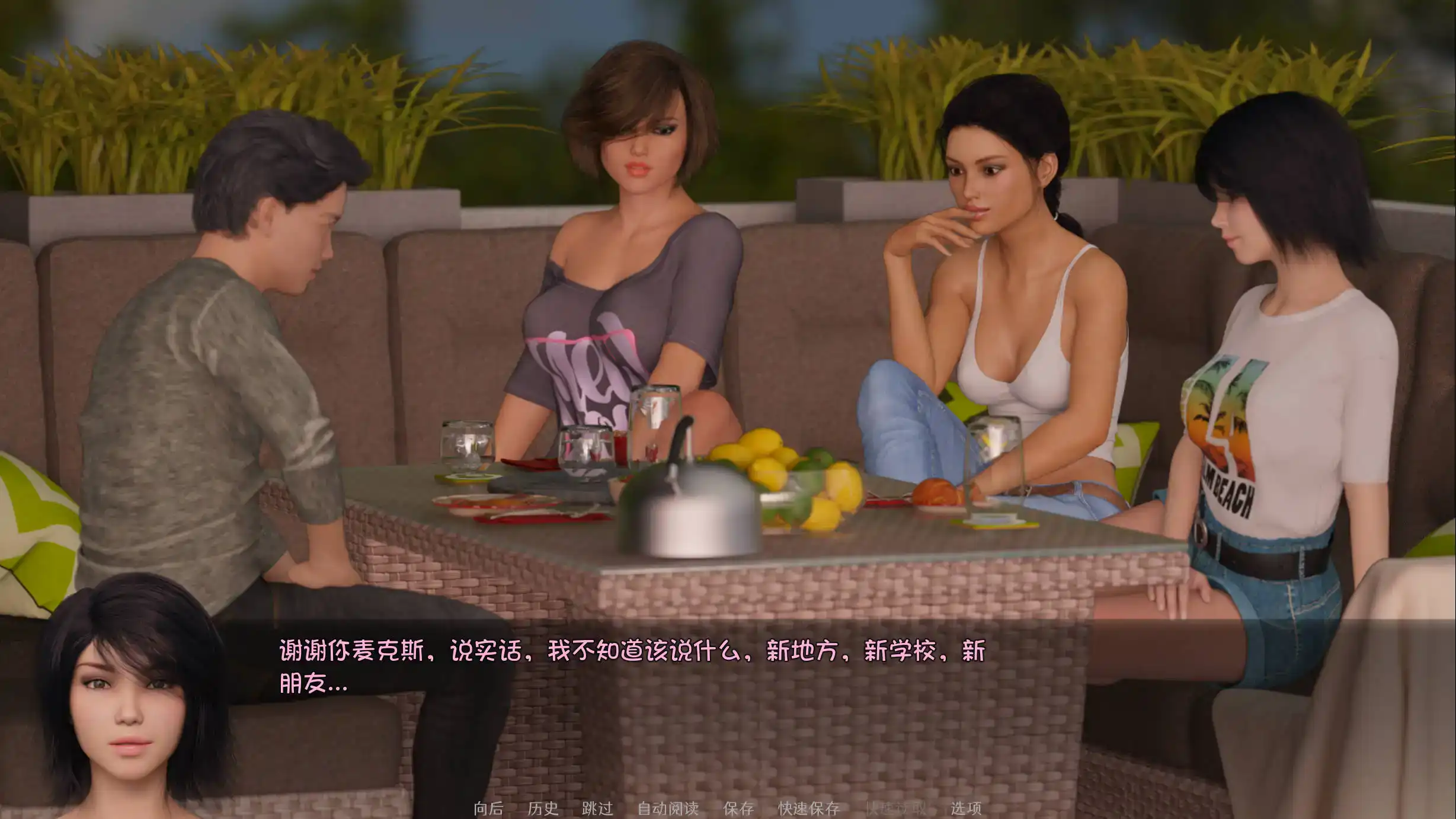The width and height of the screenshot is (1456, 819).
Task: Click the scene image to proceed to next line
Action: click(728, 296)
